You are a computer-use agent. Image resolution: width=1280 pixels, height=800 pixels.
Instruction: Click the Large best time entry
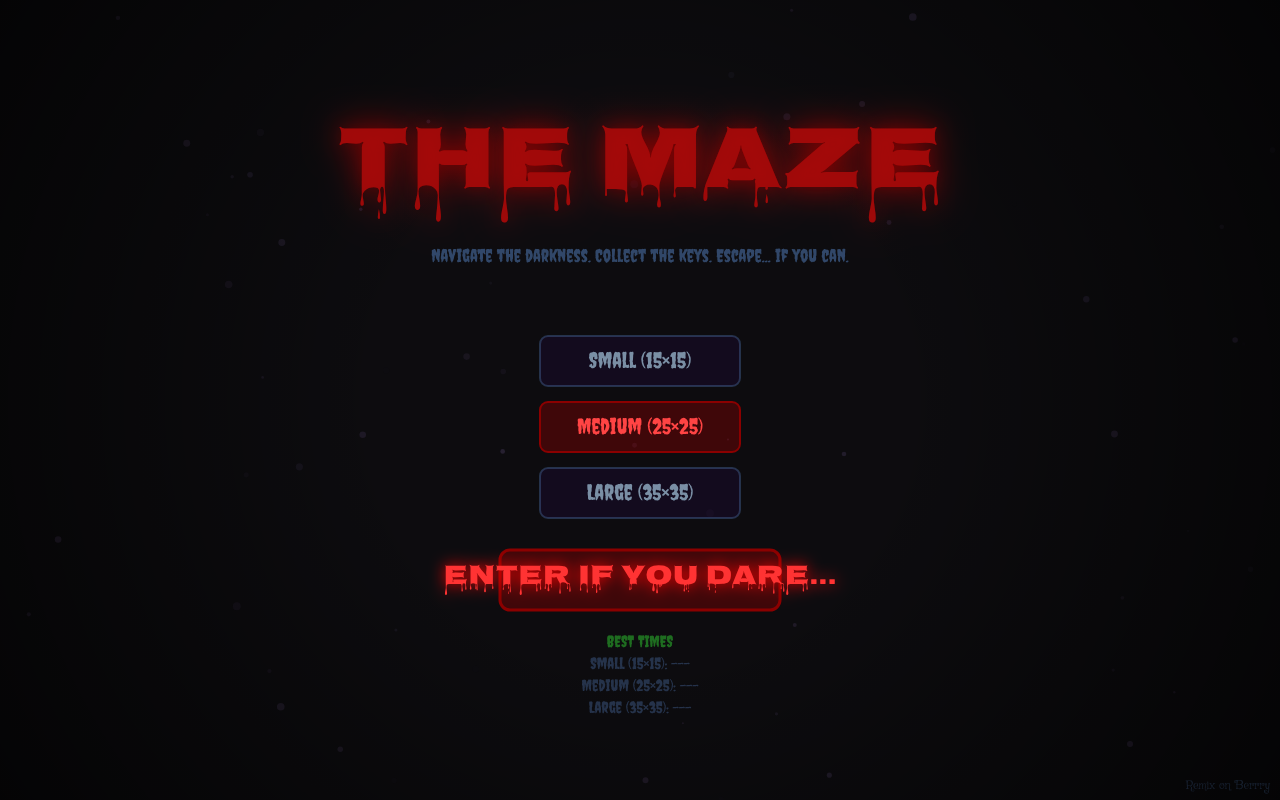click(x=640, y=707)
